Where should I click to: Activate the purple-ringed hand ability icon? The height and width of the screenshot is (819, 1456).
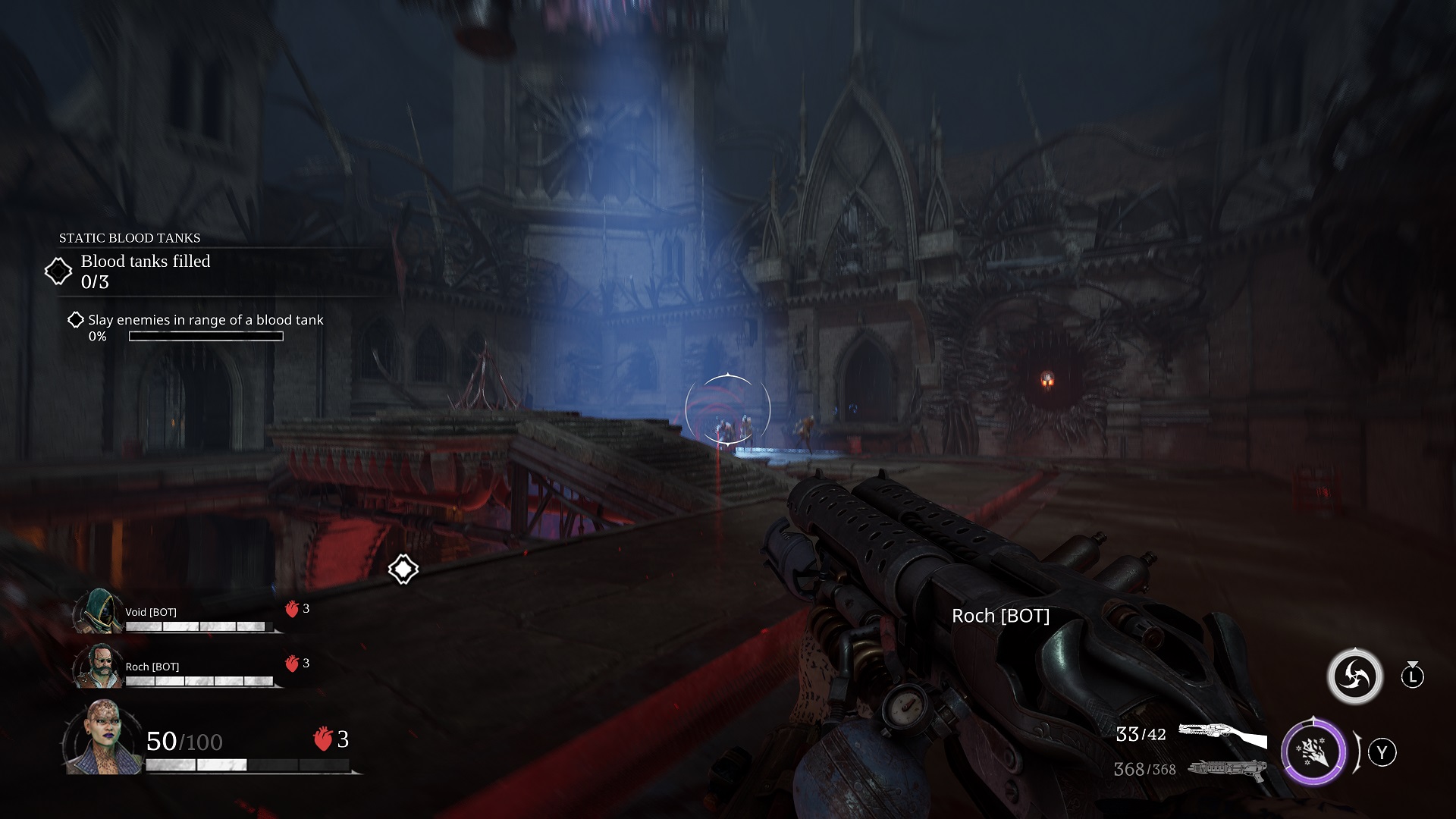pos(1313,752)
